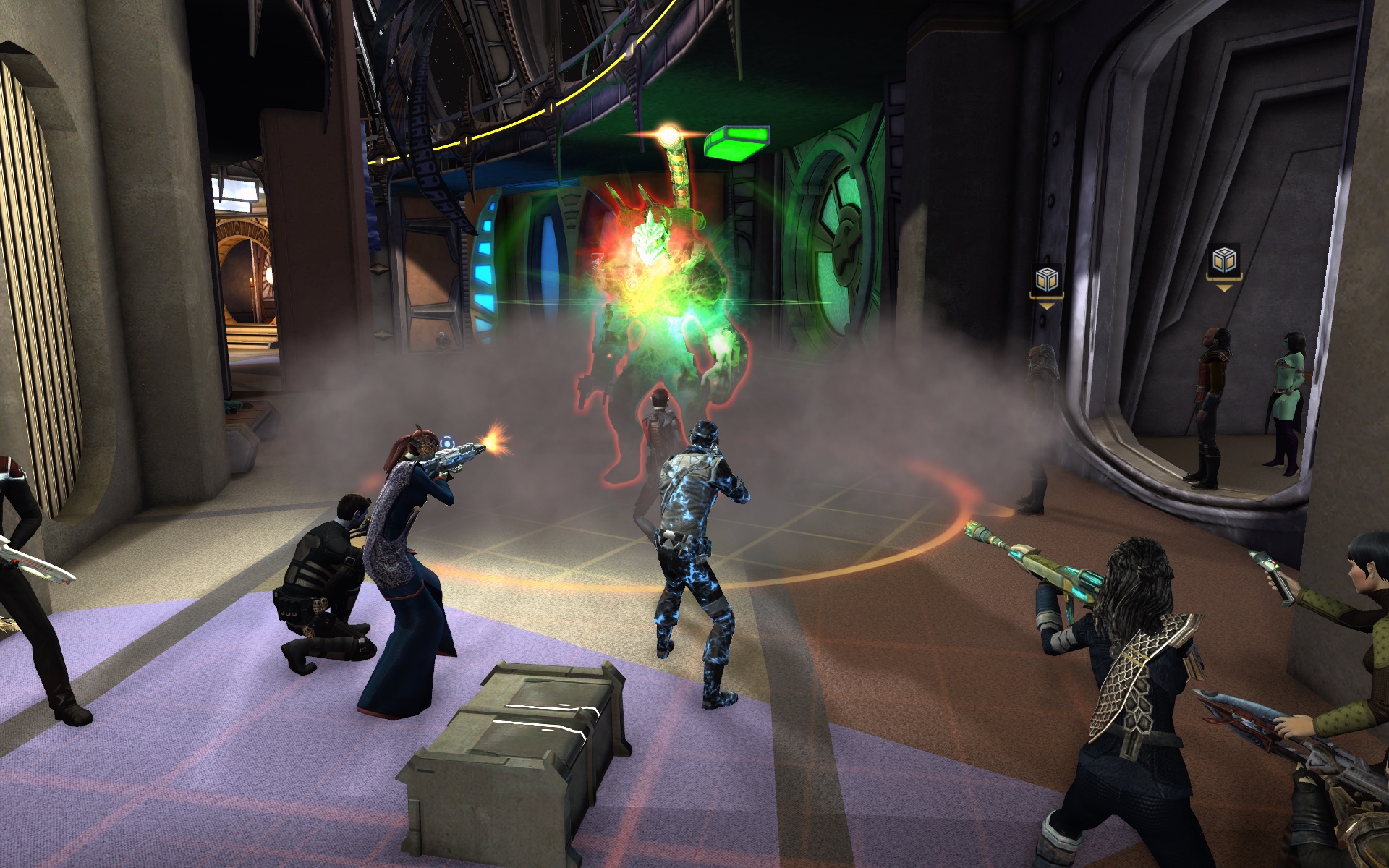Select the cube vendor marker above the doorway Klingon
The image size is (1389, 868).
(x=1223, y=261)
